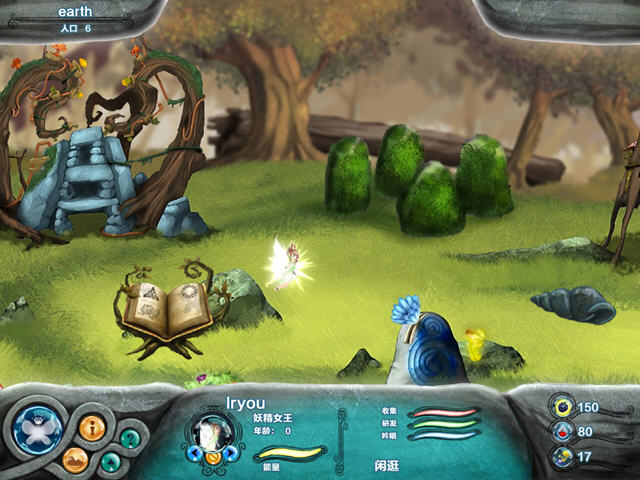Click the orange info button
The height and width of the screenshot is (480, 640).
[x=93, y=428]
